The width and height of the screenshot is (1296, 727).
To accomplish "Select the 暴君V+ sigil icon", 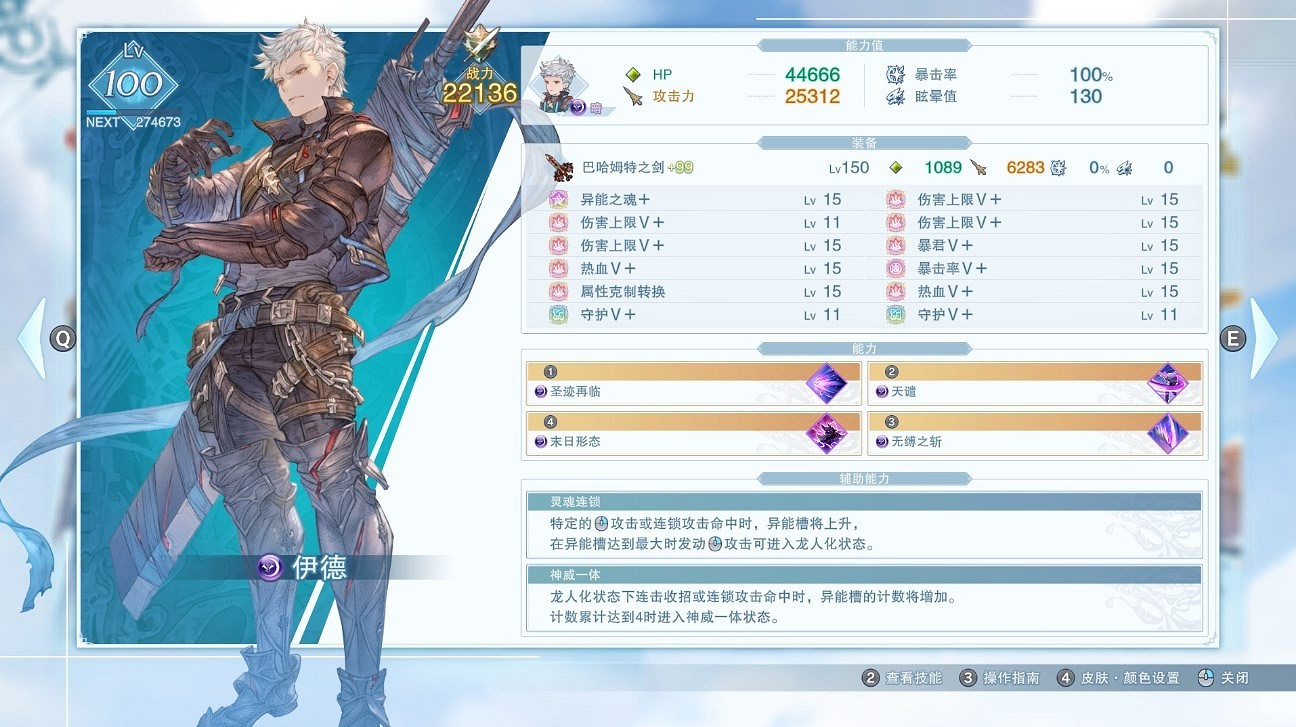I will click(x=896, y=245).
